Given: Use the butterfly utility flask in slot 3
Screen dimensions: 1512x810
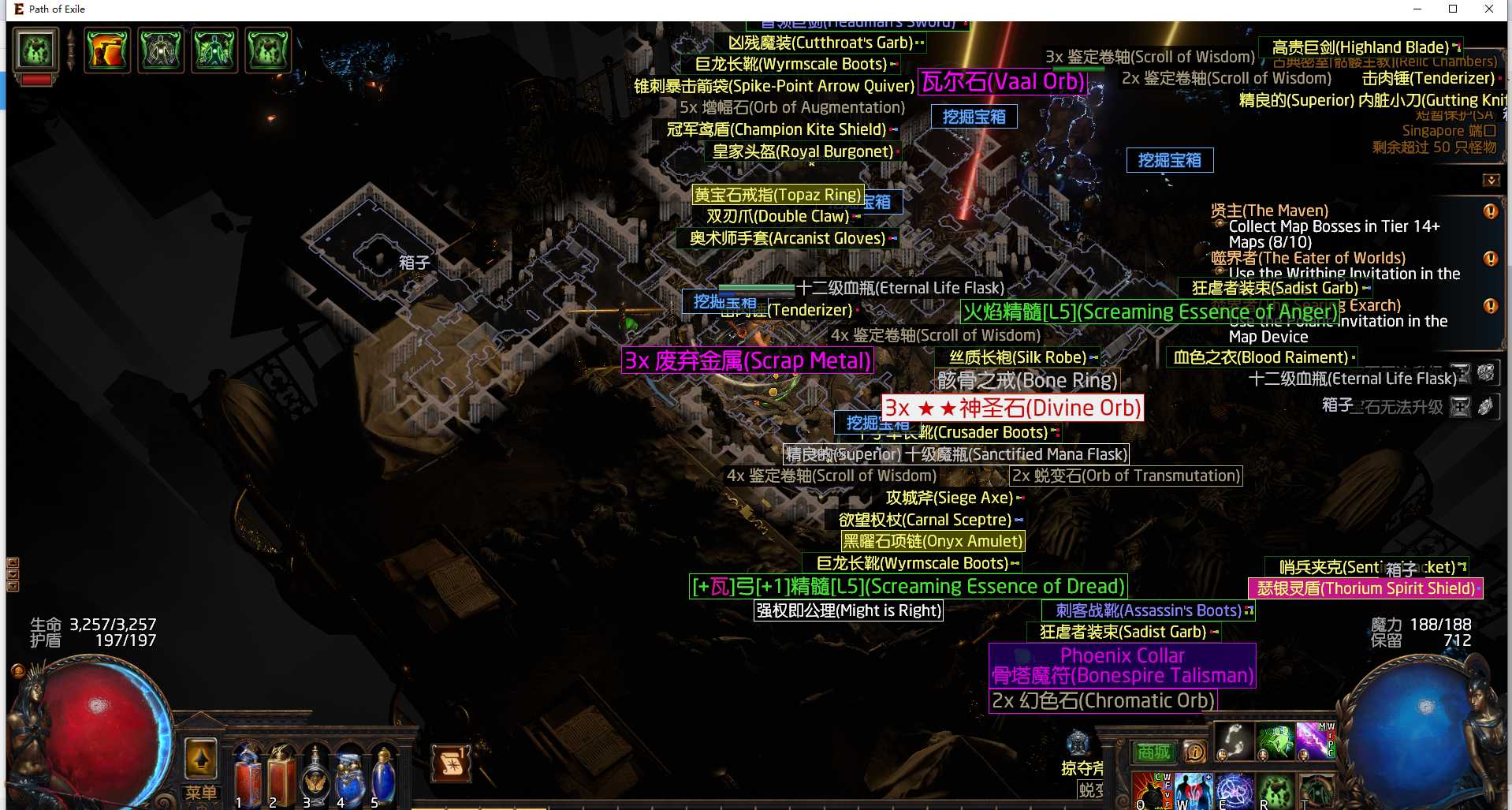Looking at the screenshot, I should pos(315,777).
